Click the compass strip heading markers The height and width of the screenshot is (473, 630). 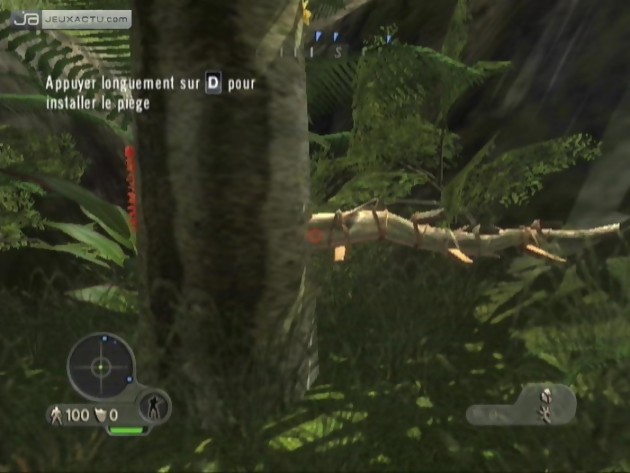[336, 42]
